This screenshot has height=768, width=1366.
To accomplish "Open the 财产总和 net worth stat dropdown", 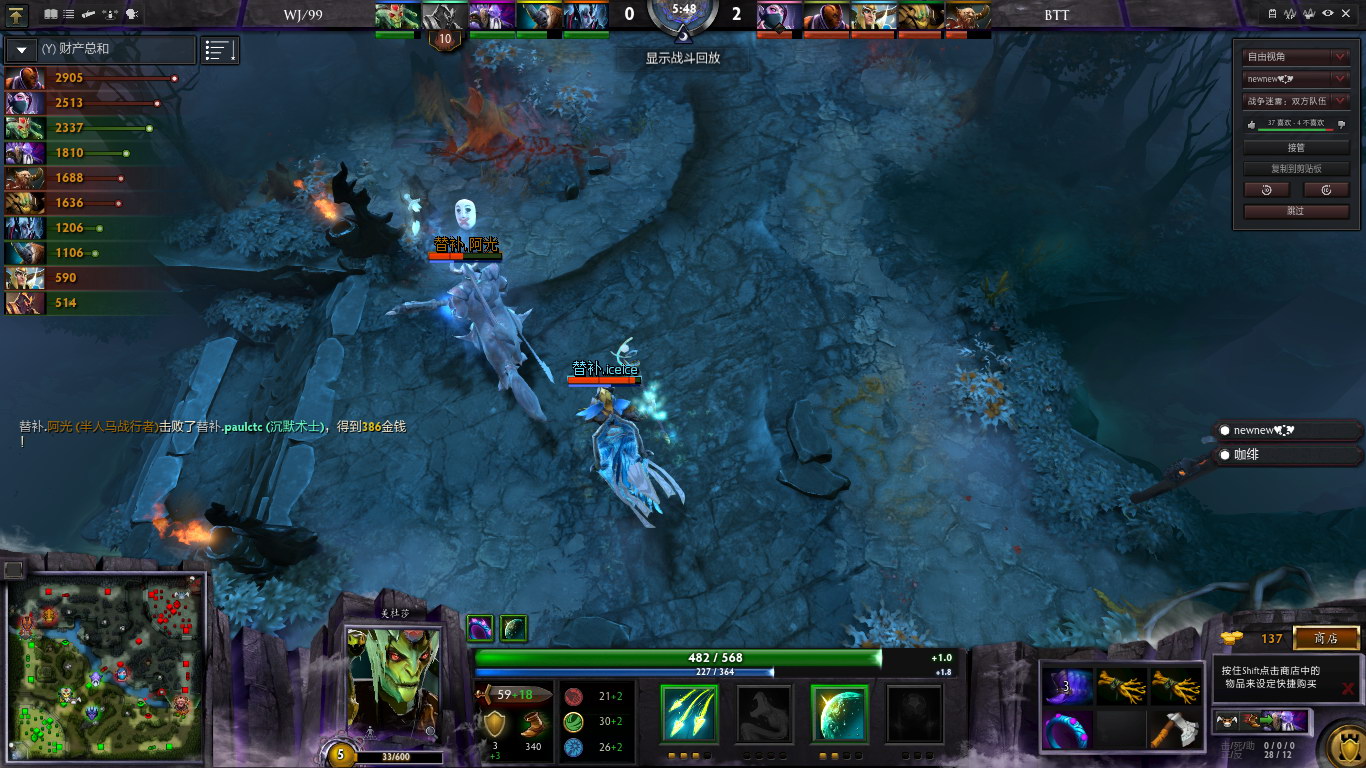I will point(21,49).
